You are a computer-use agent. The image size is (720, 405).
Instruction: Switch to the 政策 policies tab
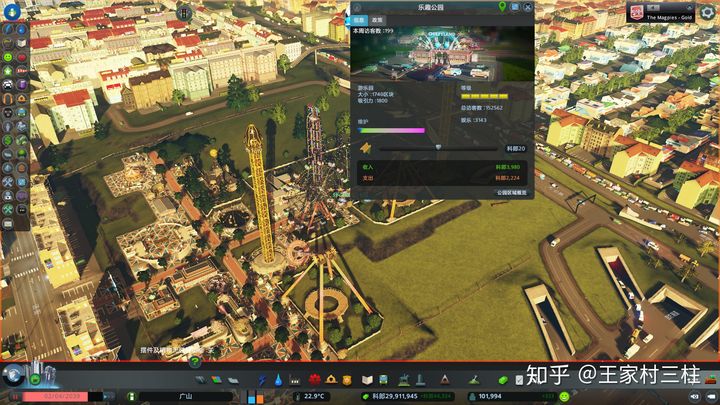click(x=377, y=20)
